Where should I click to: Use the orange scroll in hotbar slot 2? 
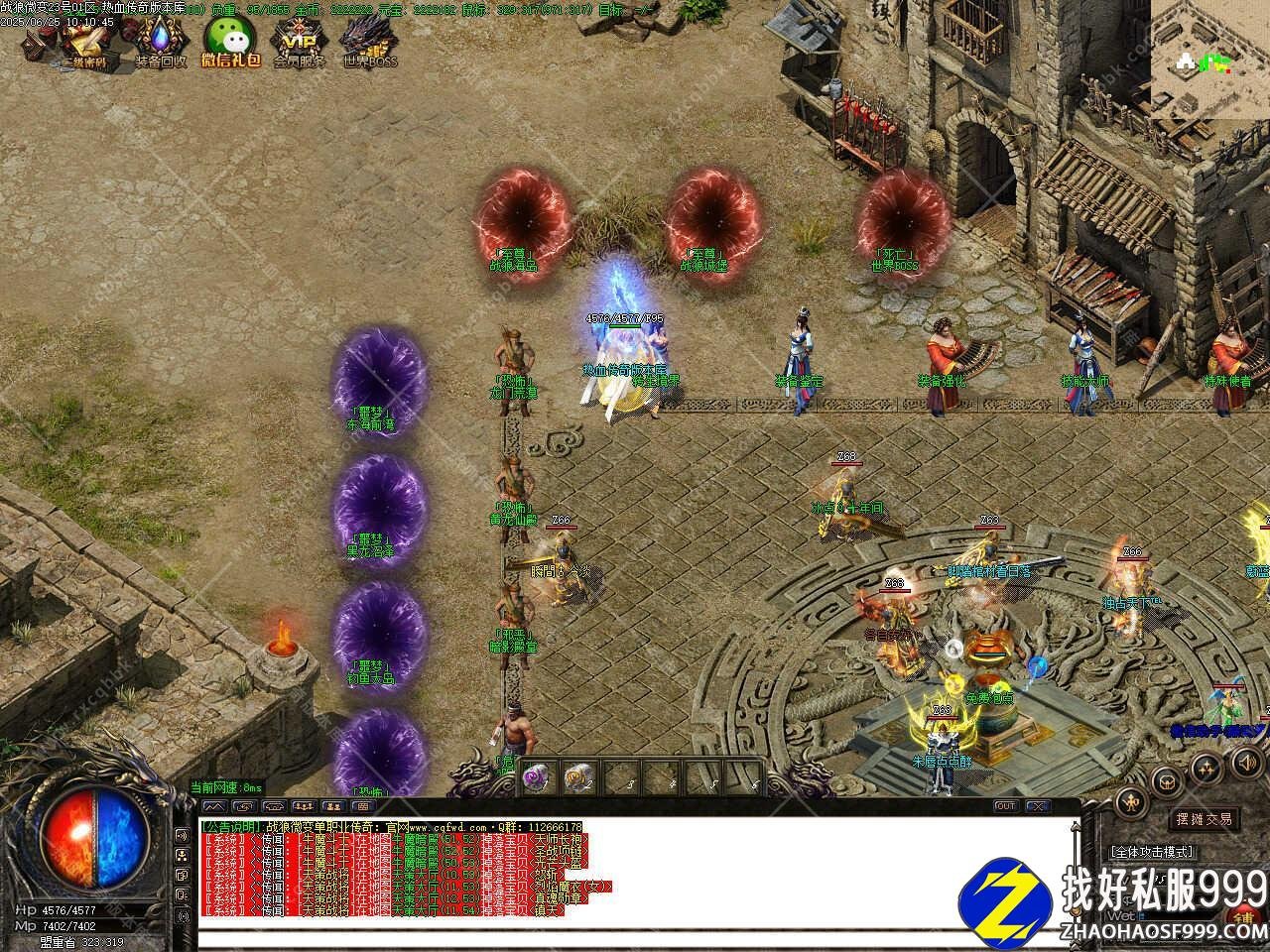[x=577, y=776]
